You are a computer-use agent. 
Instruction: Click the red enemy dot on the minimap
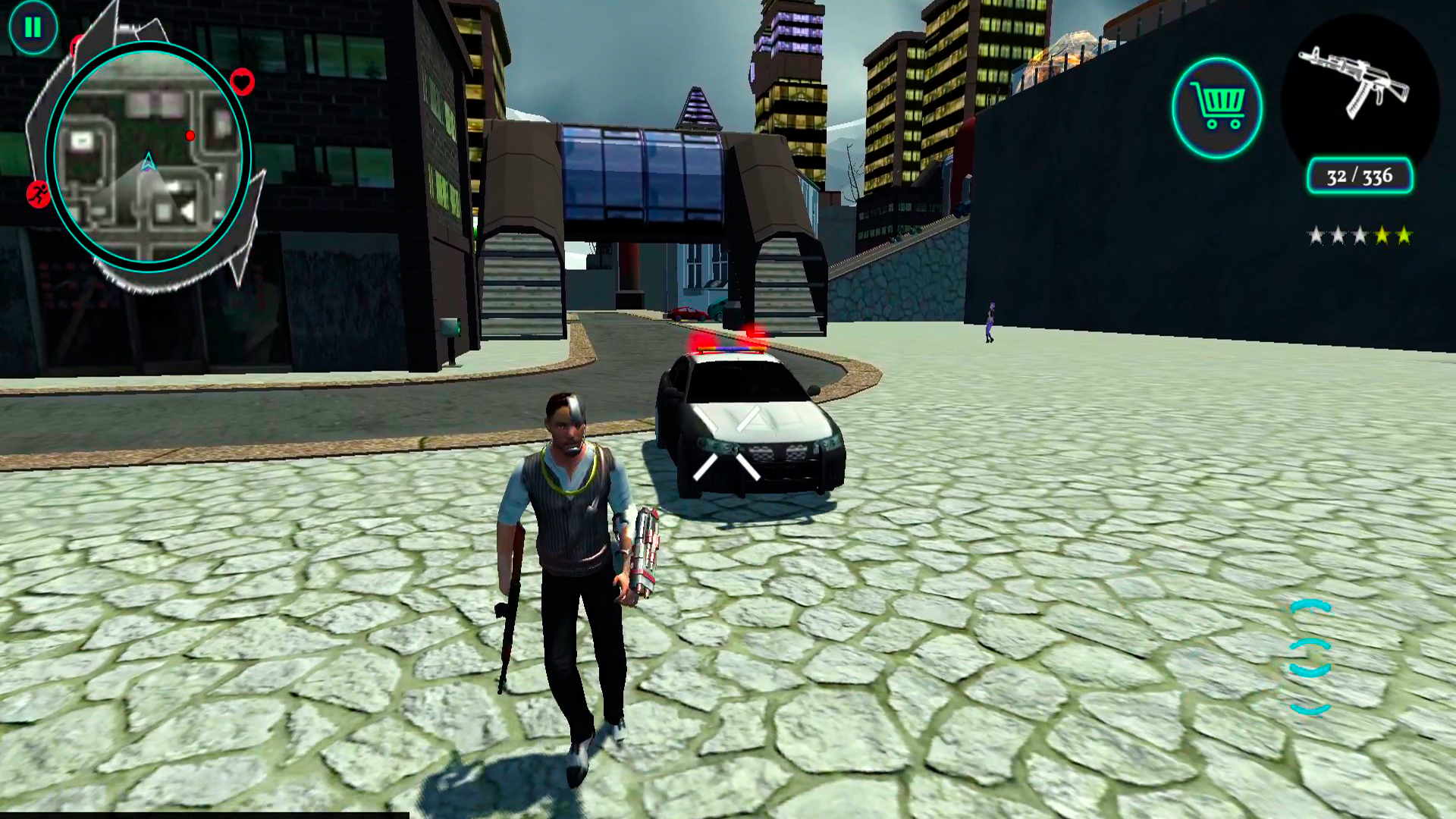pyautogui.click(x=191, y=136)
